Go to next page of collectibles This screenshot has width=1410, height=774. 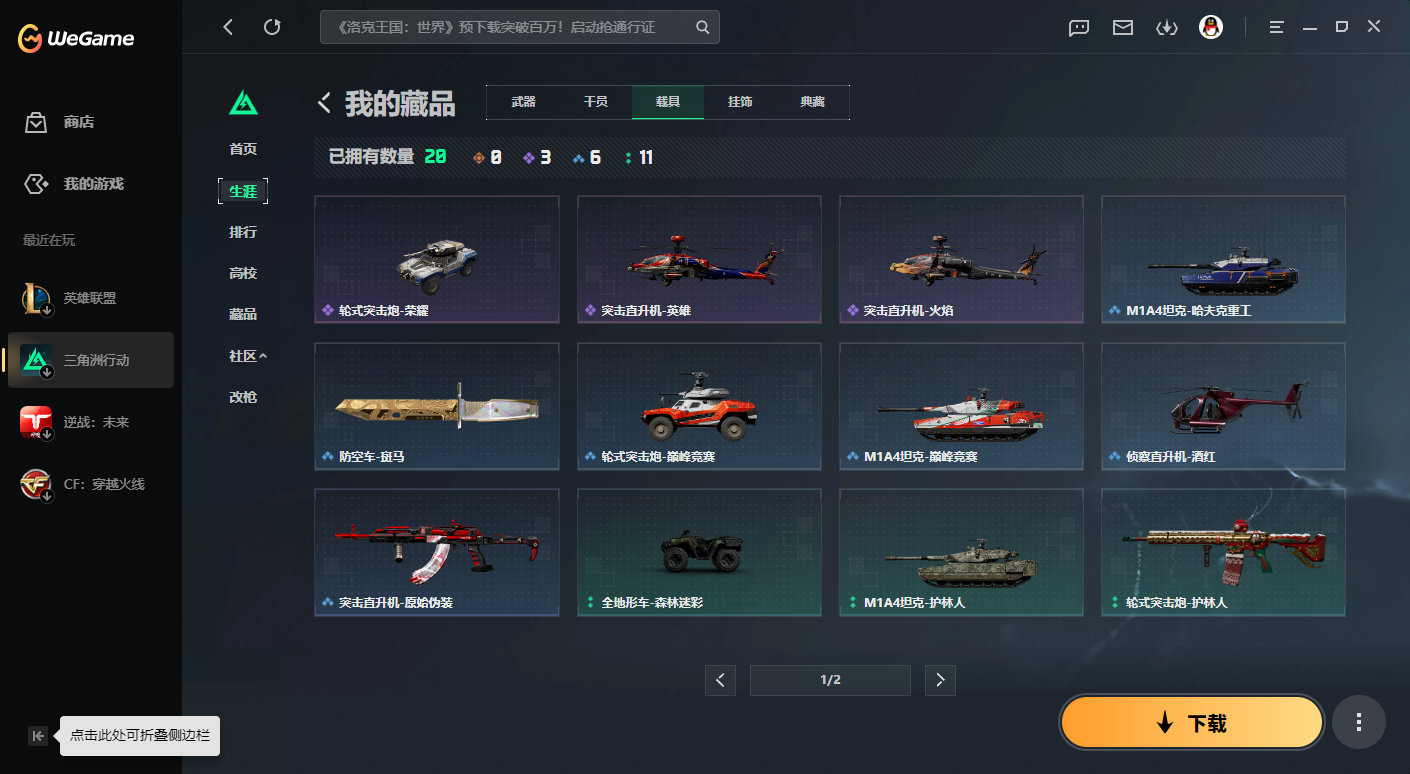(940, 680)
